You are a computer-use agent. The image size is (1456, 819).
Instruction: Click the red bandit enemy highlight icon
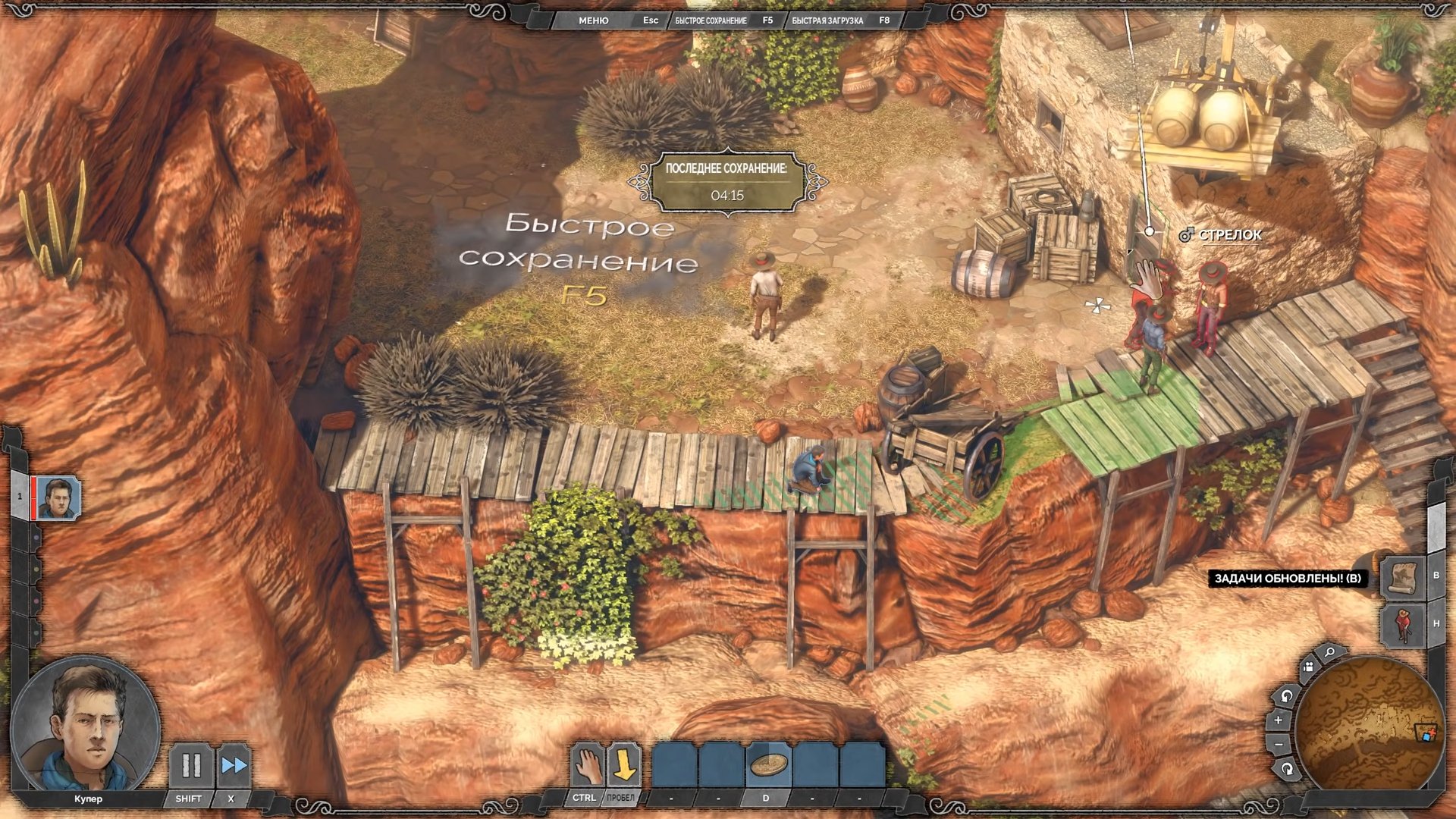click(1404, 625)
